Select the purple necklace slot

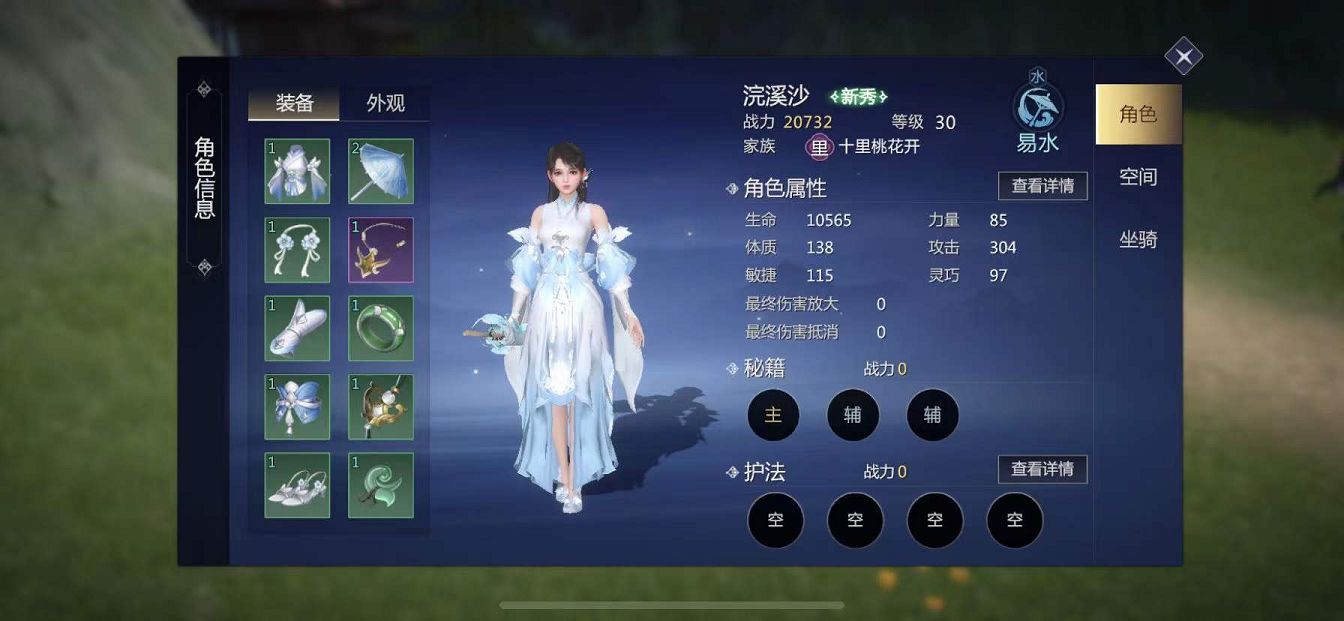tap(381, 250)
